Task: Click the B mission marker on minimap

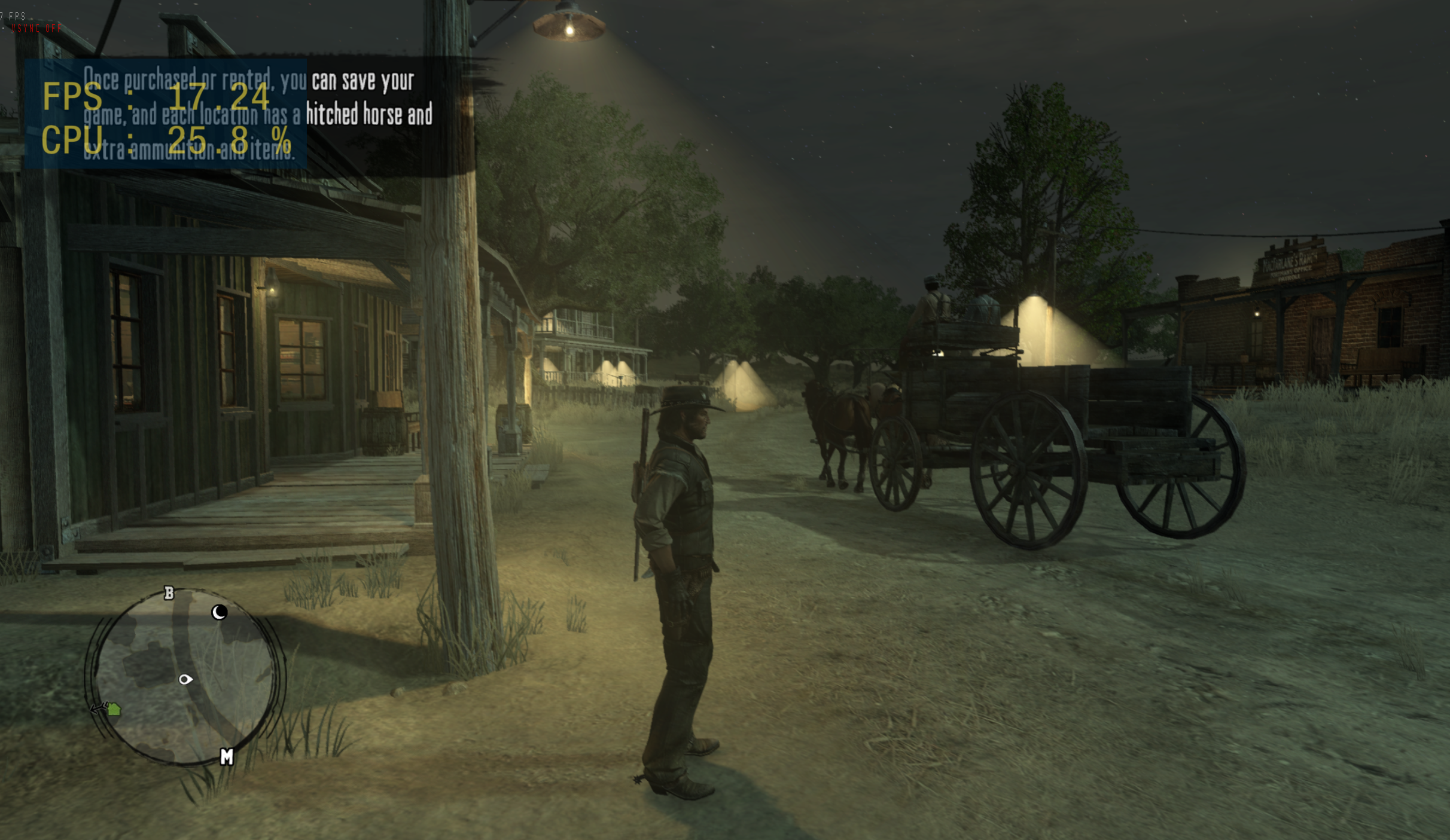Action: (169, 593)
